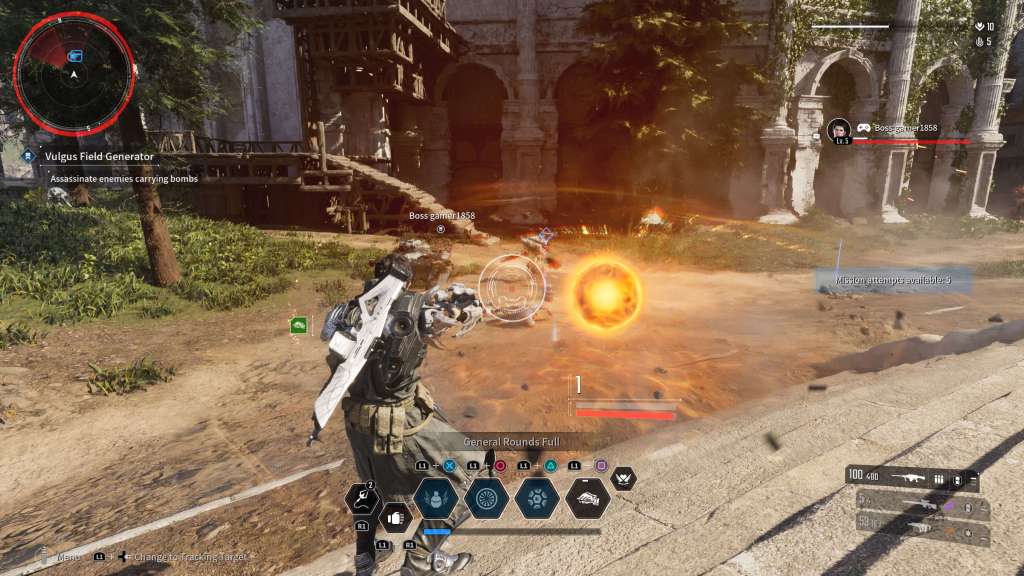
Task: Open the Vulgus Field Generator mission tracker
Action: coord(98,156)
